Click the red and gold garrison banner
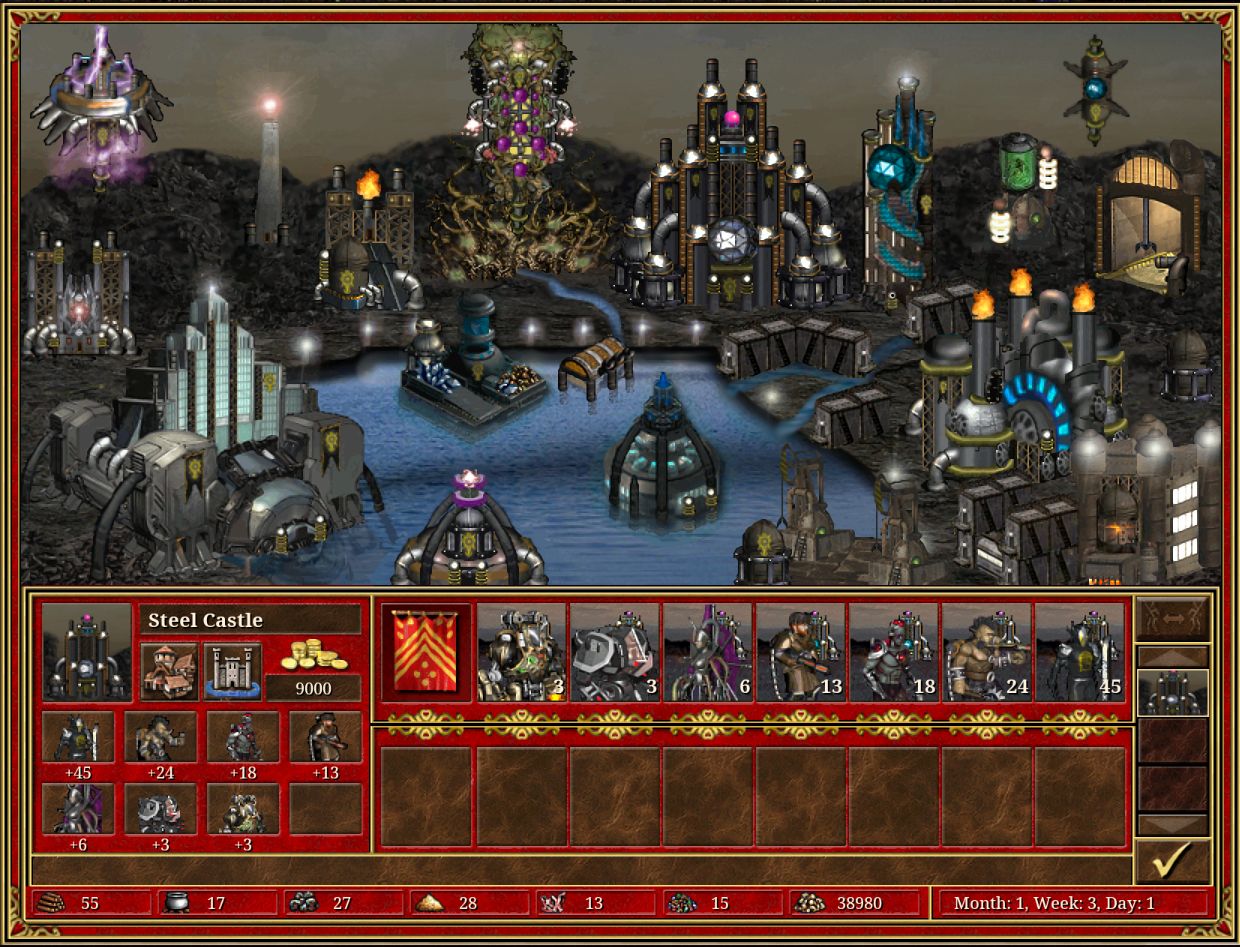 425,652
